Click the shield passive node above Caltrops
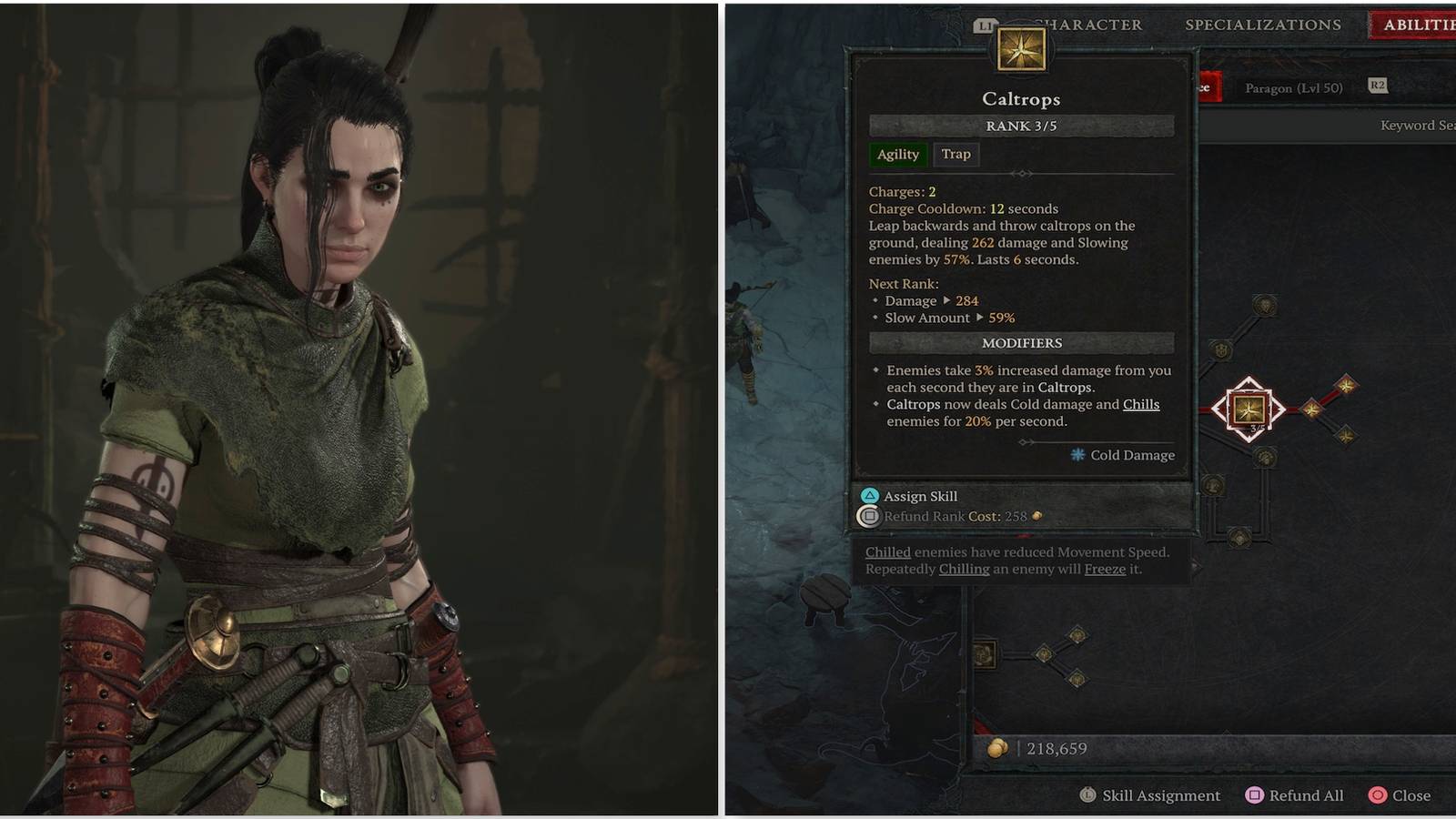Image resolution: width=1456 pixels, height=819 pixels. [x=1220, y=351]
